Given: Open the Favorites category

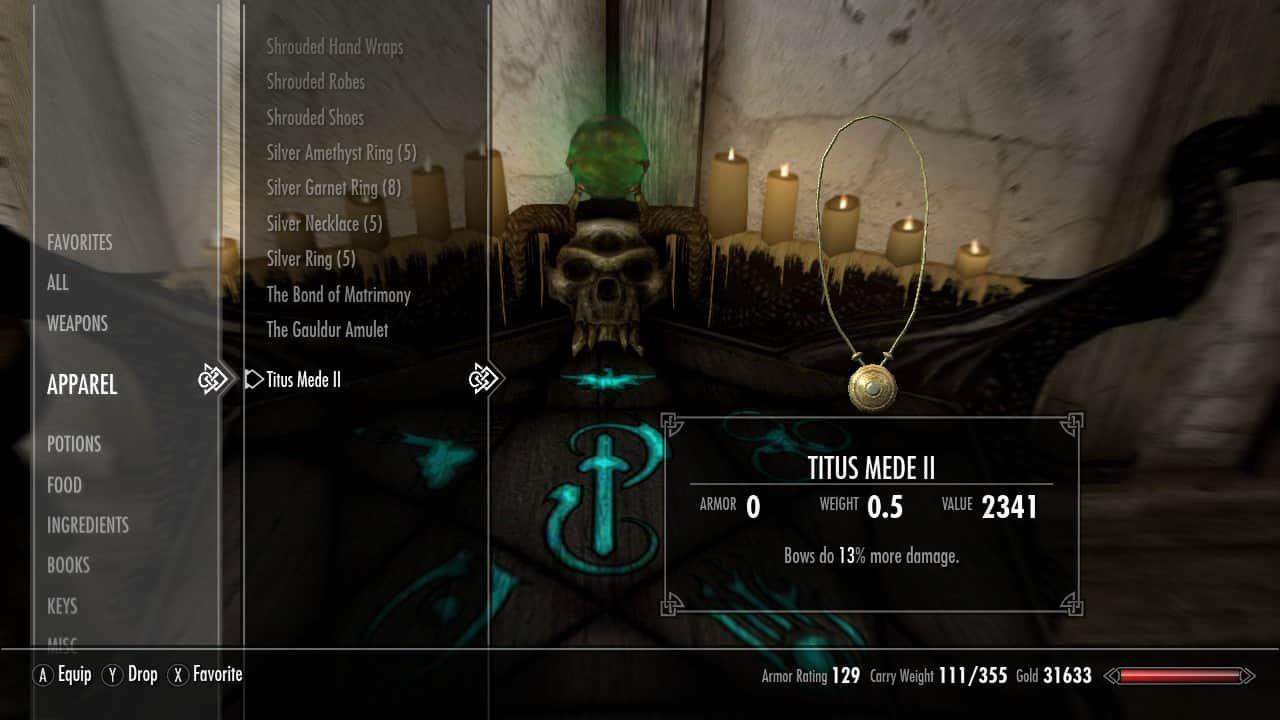Looking at the screenshot, I should coord(80,242).
